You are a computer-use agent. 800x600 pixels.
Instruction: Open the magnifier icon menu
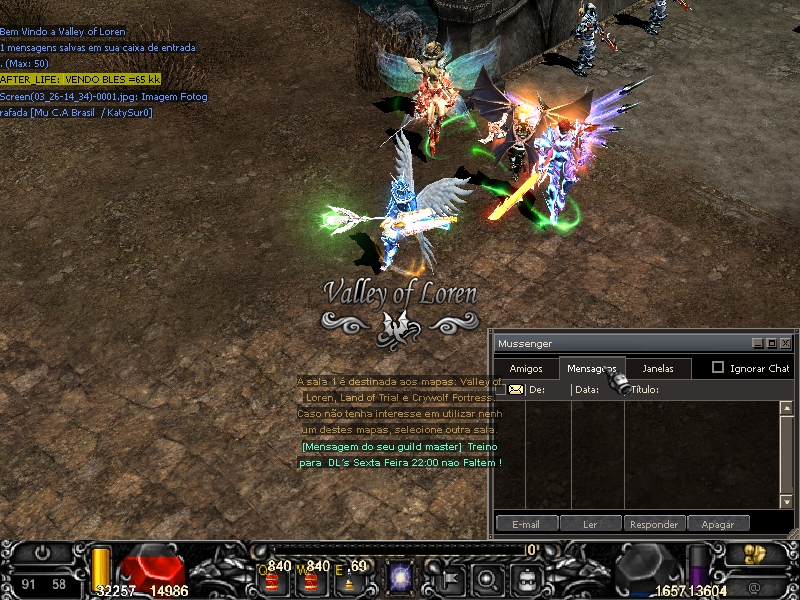(x=488, y=578)
